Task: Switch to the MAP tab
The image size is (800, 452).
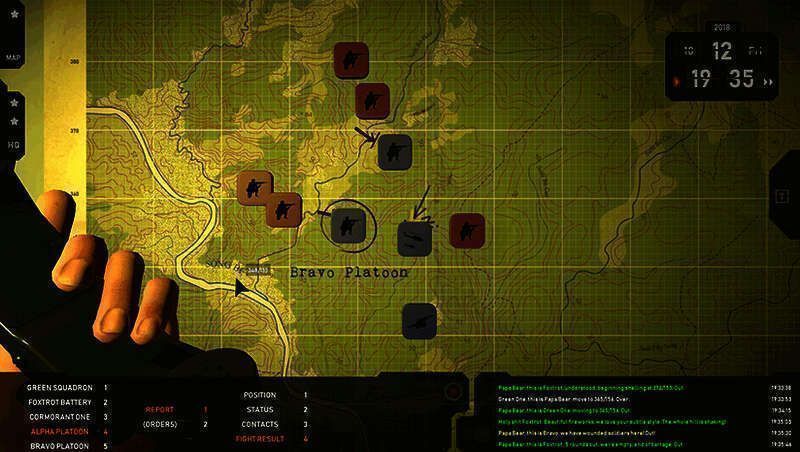Action: coord(14,58)
